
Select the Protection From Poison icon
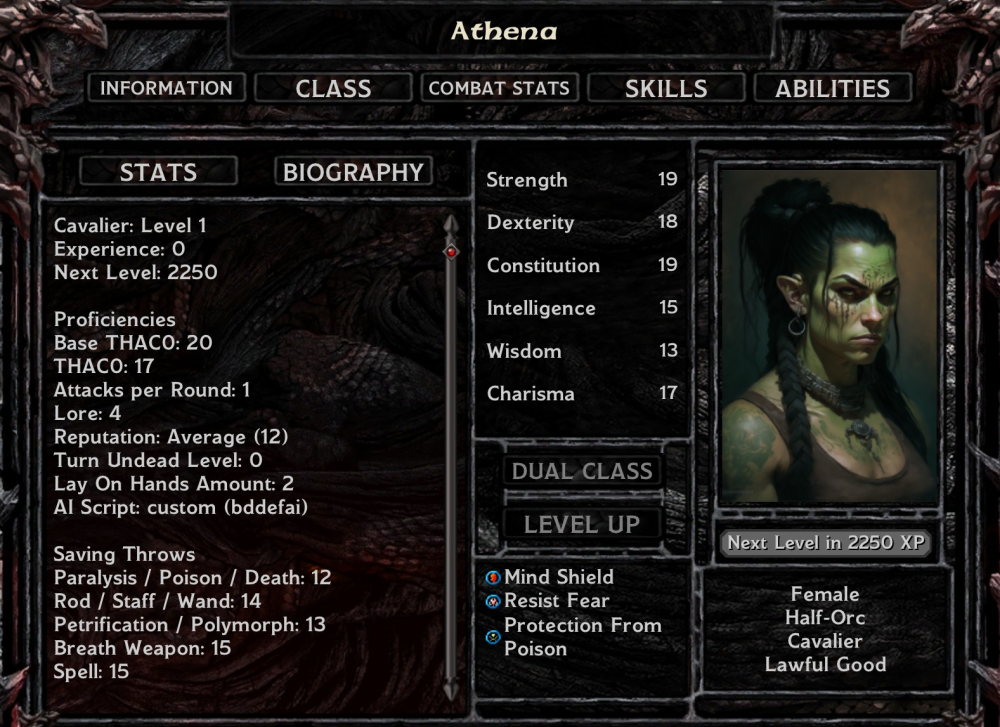point(492,637)
